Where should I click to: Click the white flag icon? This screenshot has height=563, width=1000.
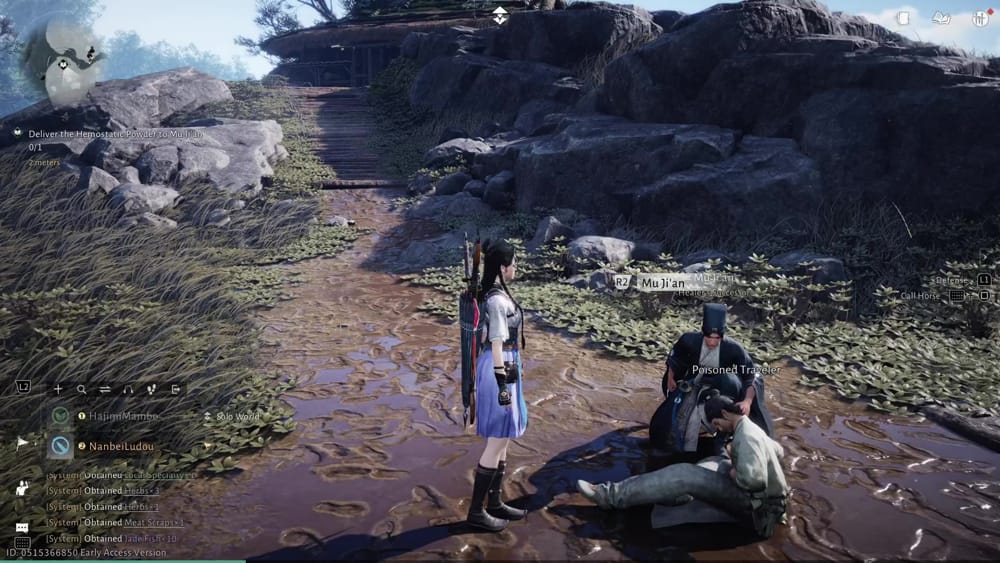pos(22,442)
